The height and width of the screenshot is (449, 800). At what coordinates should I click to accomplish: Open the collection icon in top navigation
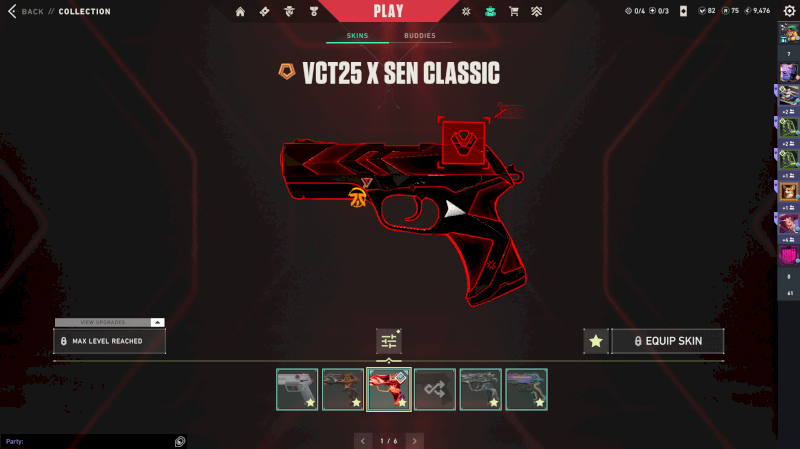coord(490,12)
